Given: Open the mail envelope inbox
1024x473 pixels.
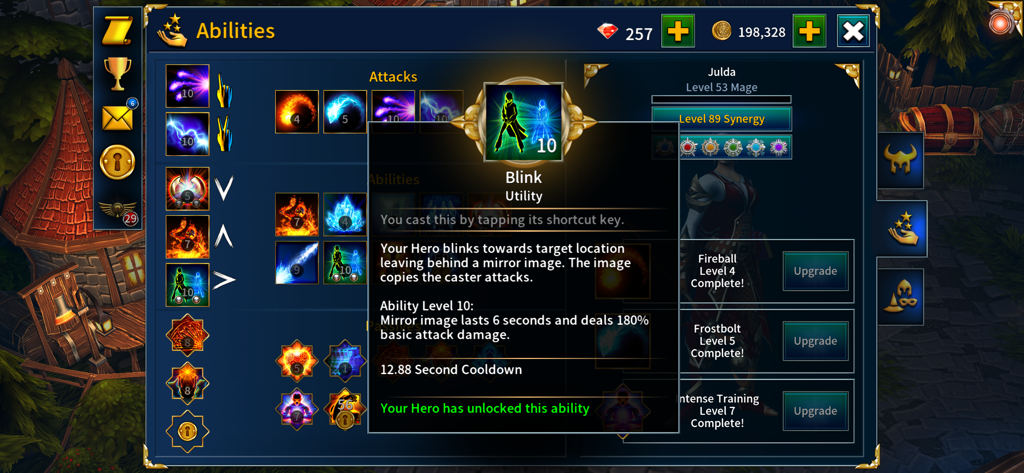Looking at the screenshot, I should (x=118, y=118).
